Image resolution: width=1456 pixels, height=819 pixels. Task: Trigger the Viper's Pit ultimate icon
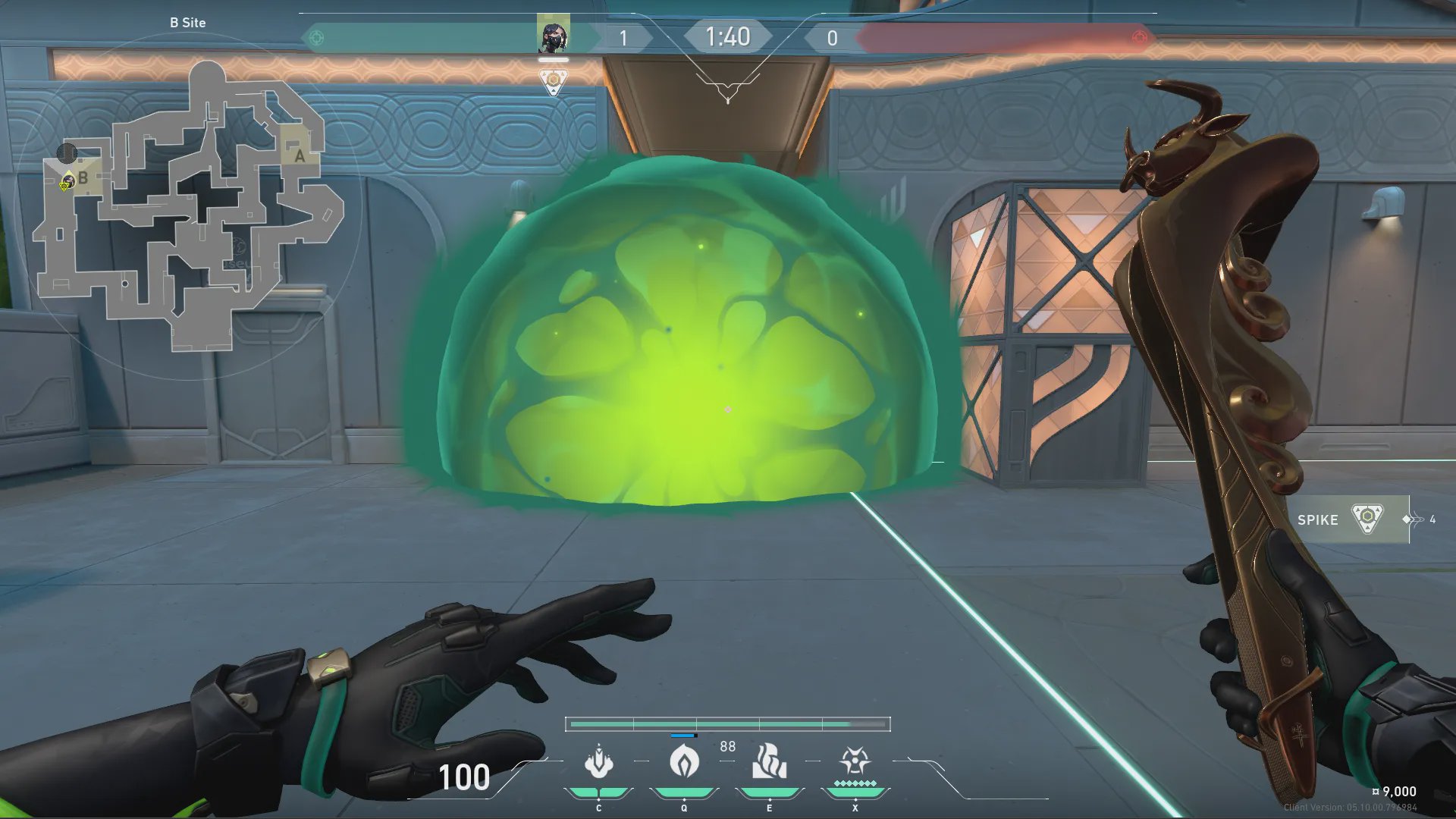(855, 761)
